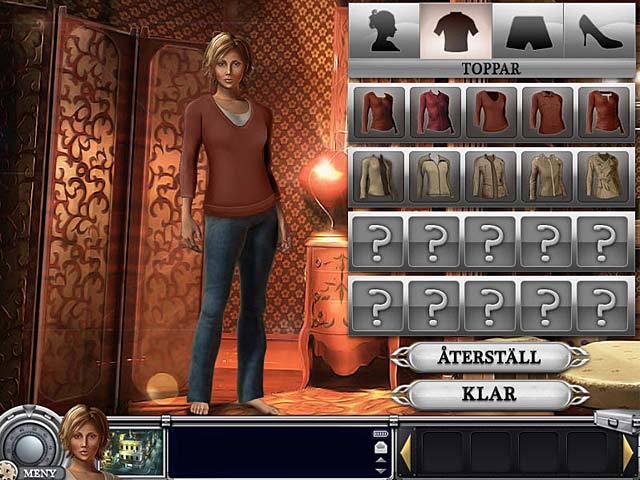Pick the belted beige trench jacket
The image size is (640, 480).
[603, 177]
